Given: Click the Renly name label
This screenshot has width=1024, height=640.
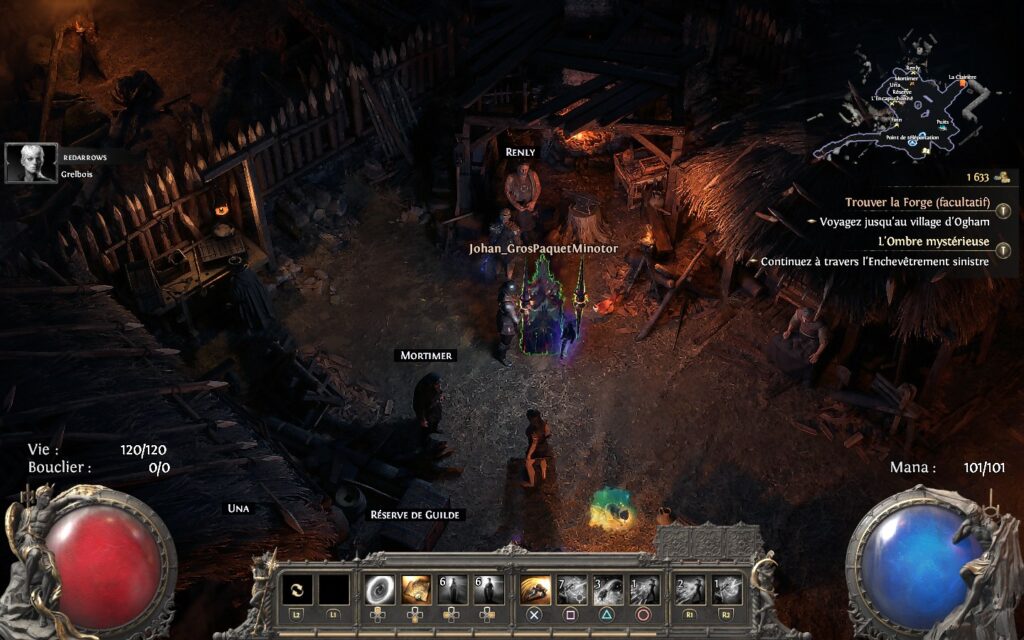Looking at the screenshot, I should [520, 152].
